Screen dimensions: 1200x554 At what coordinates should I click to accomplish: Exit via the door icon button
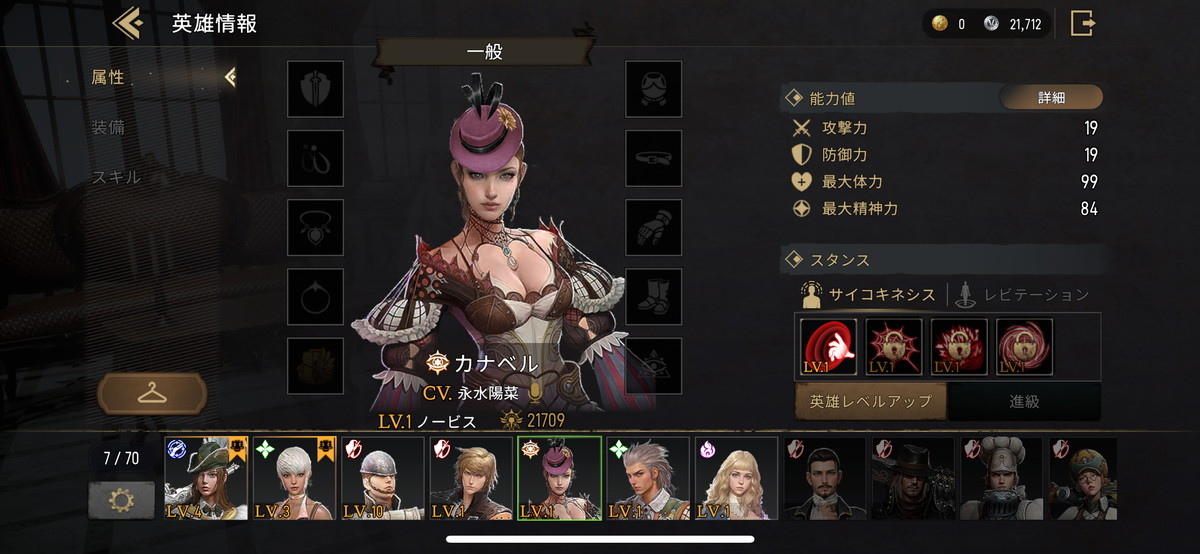pos(1083,23)
